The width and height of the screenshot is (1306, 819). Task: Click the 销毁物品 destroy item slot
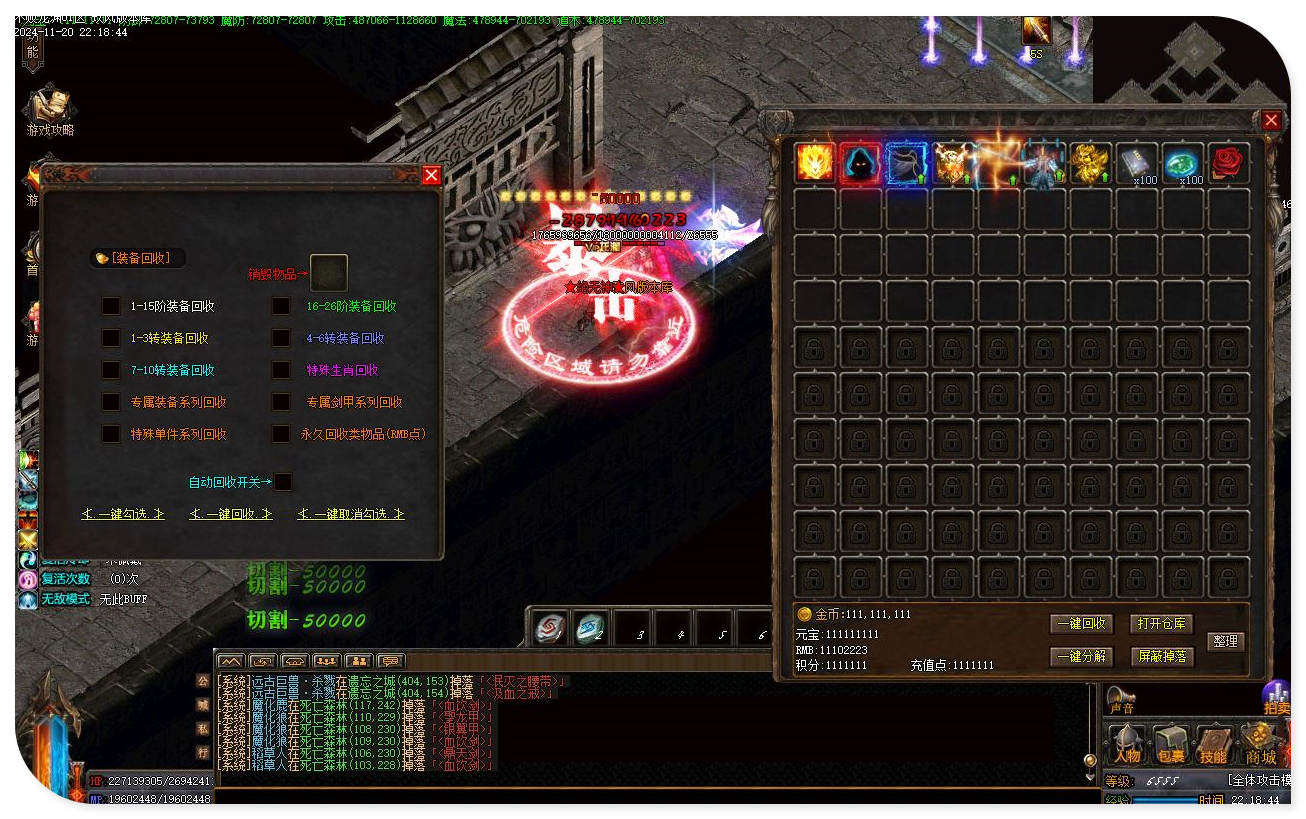(329, 273)
